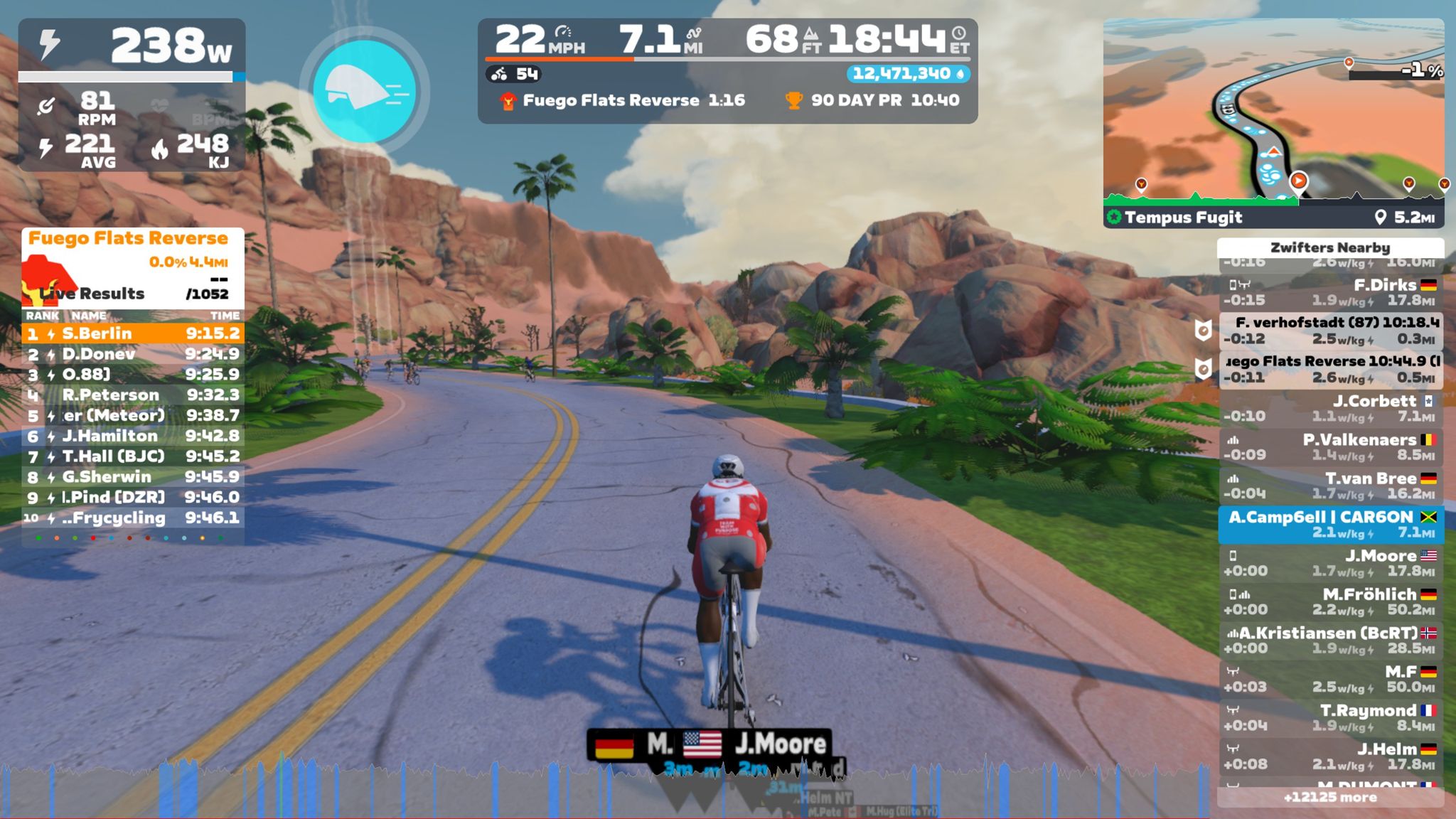The image size is (1456, 819).
Task: Select S.Berlin in the live results
Action: (133, 333)
